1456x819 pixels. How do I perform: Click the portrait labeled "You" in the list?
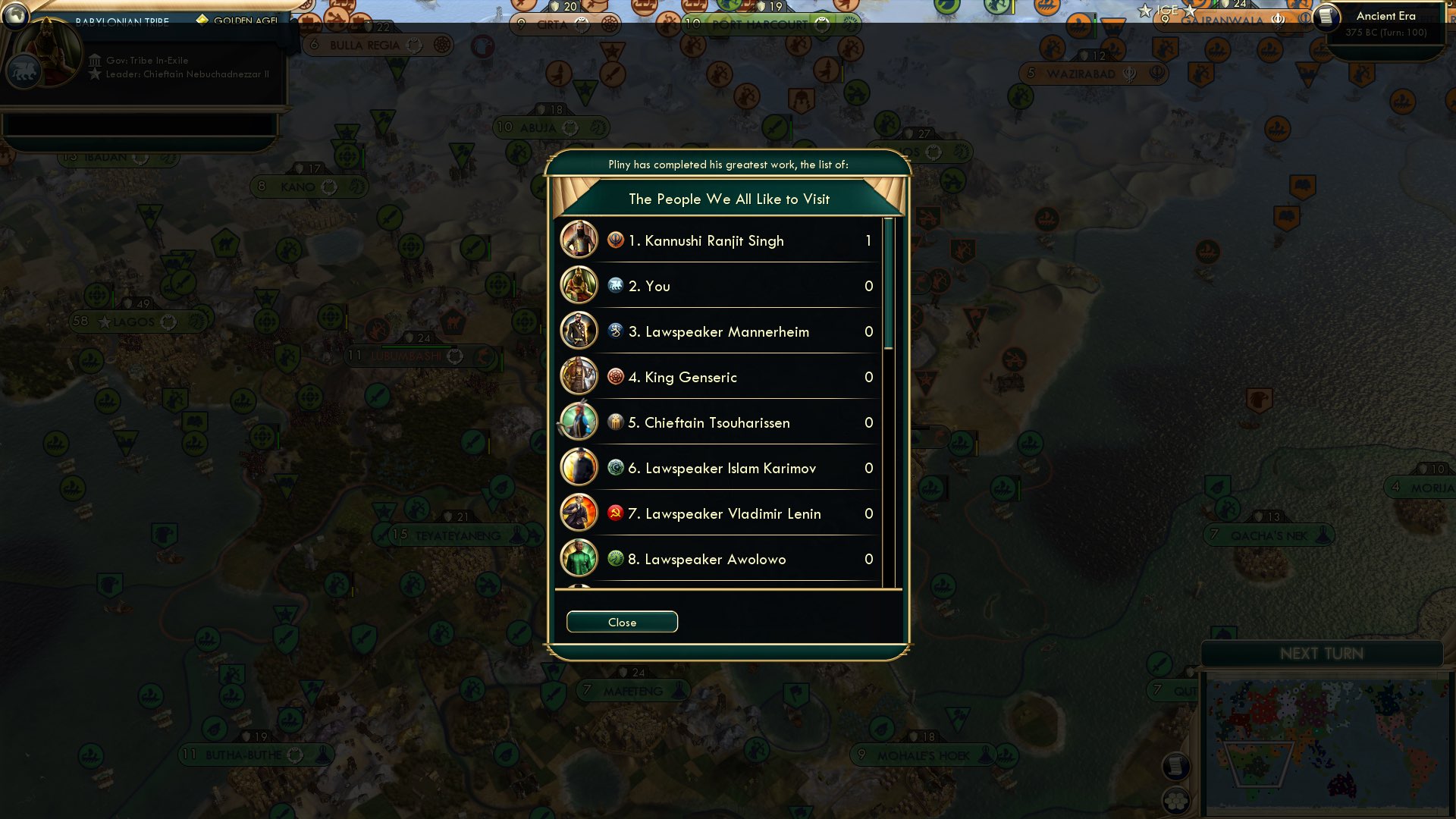click(579, 286)
